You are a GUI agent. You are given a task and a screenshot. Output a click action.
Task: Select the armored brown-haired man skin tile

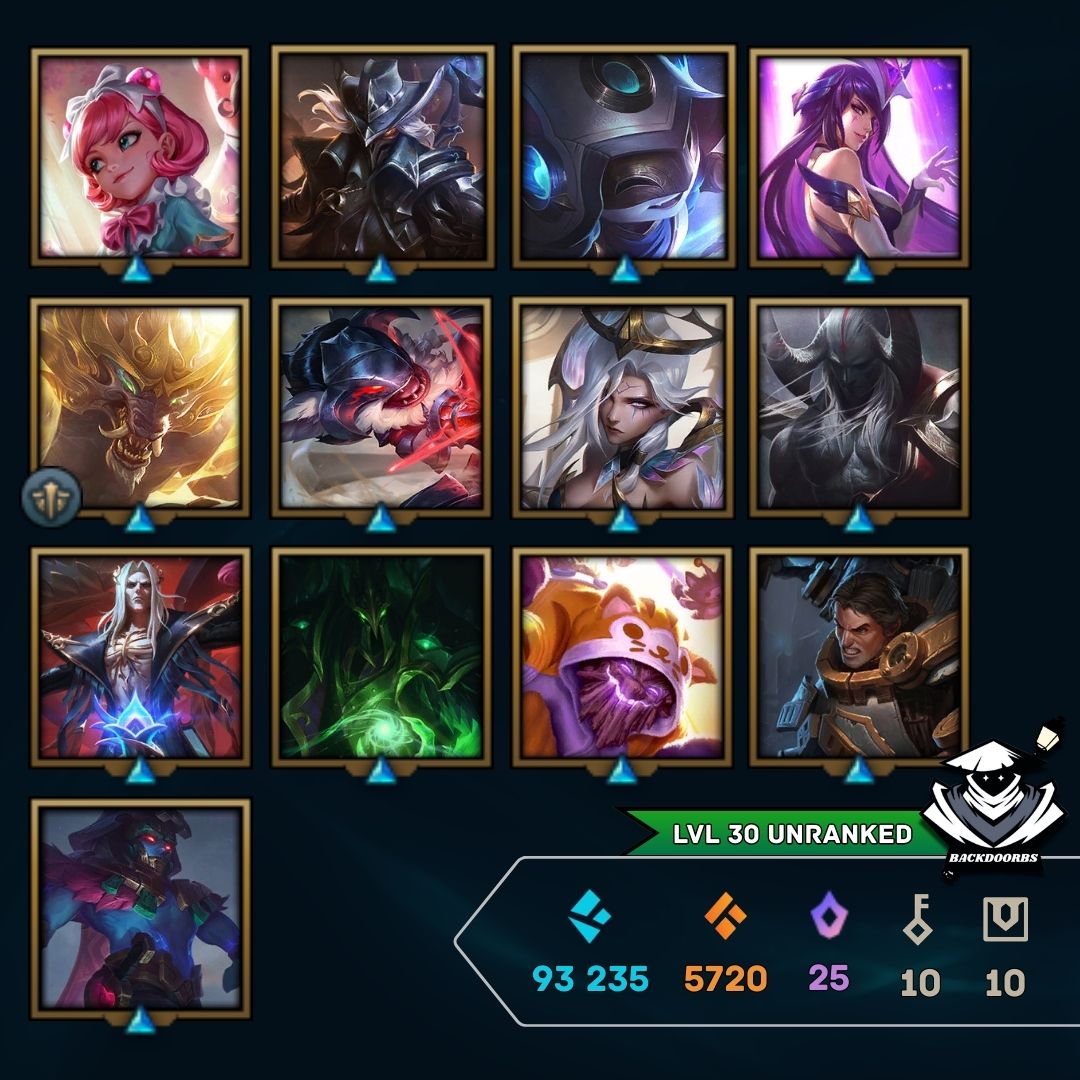pyautogui.click(x=859, y=657)
